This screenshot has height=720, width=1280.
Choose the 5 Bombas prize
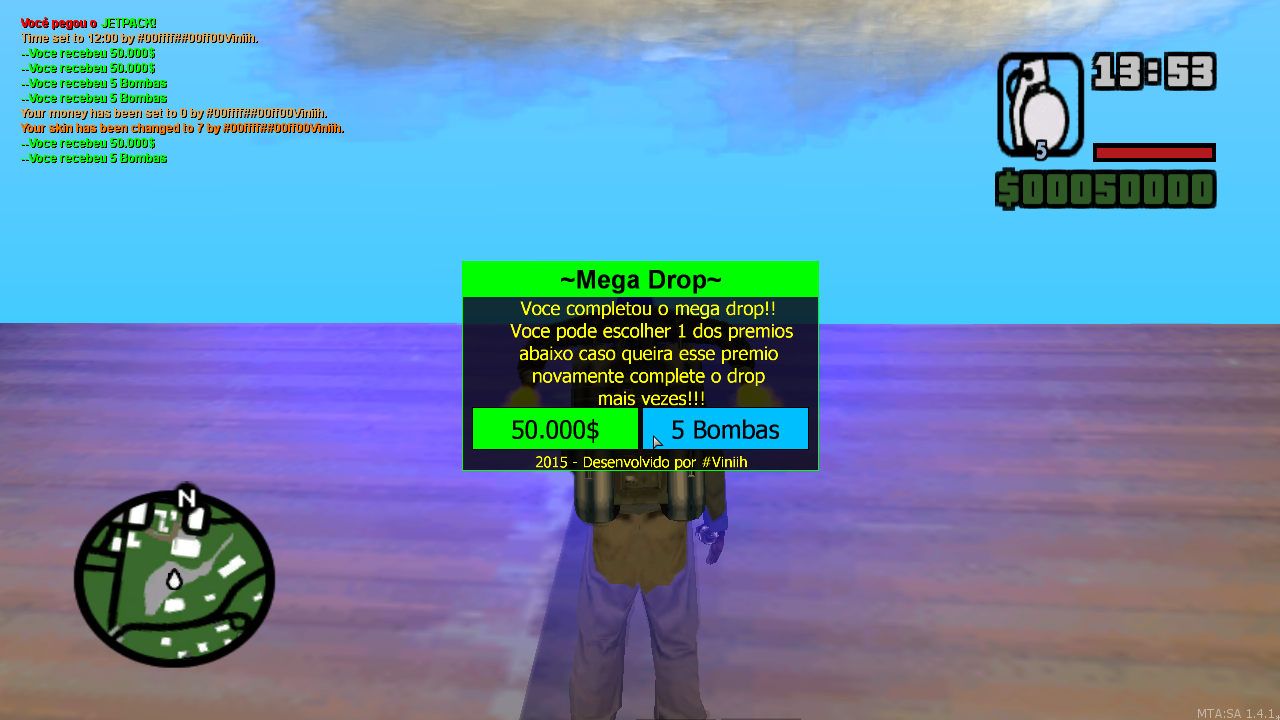(725, 428)
